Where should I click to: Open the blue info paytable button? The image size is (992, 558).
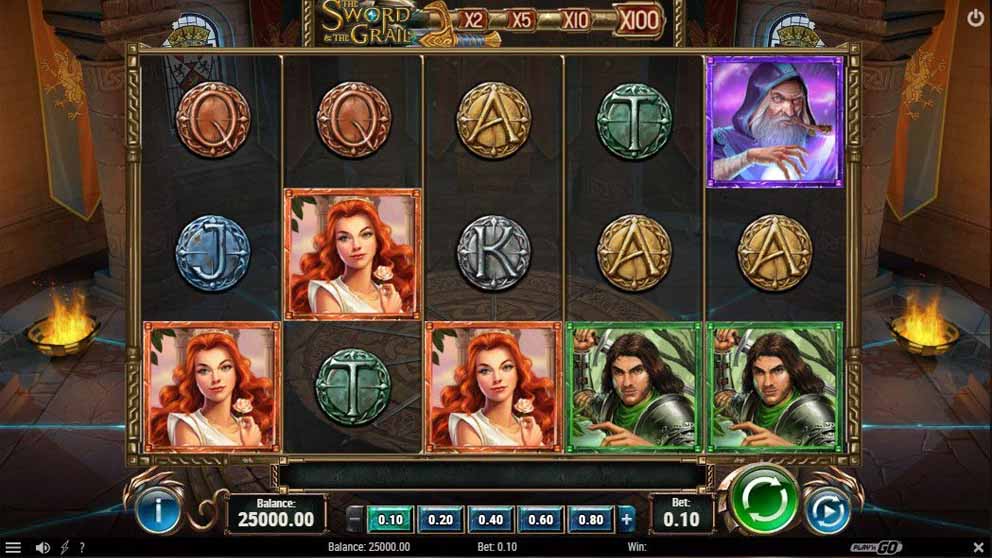click(x=157, y=510)
